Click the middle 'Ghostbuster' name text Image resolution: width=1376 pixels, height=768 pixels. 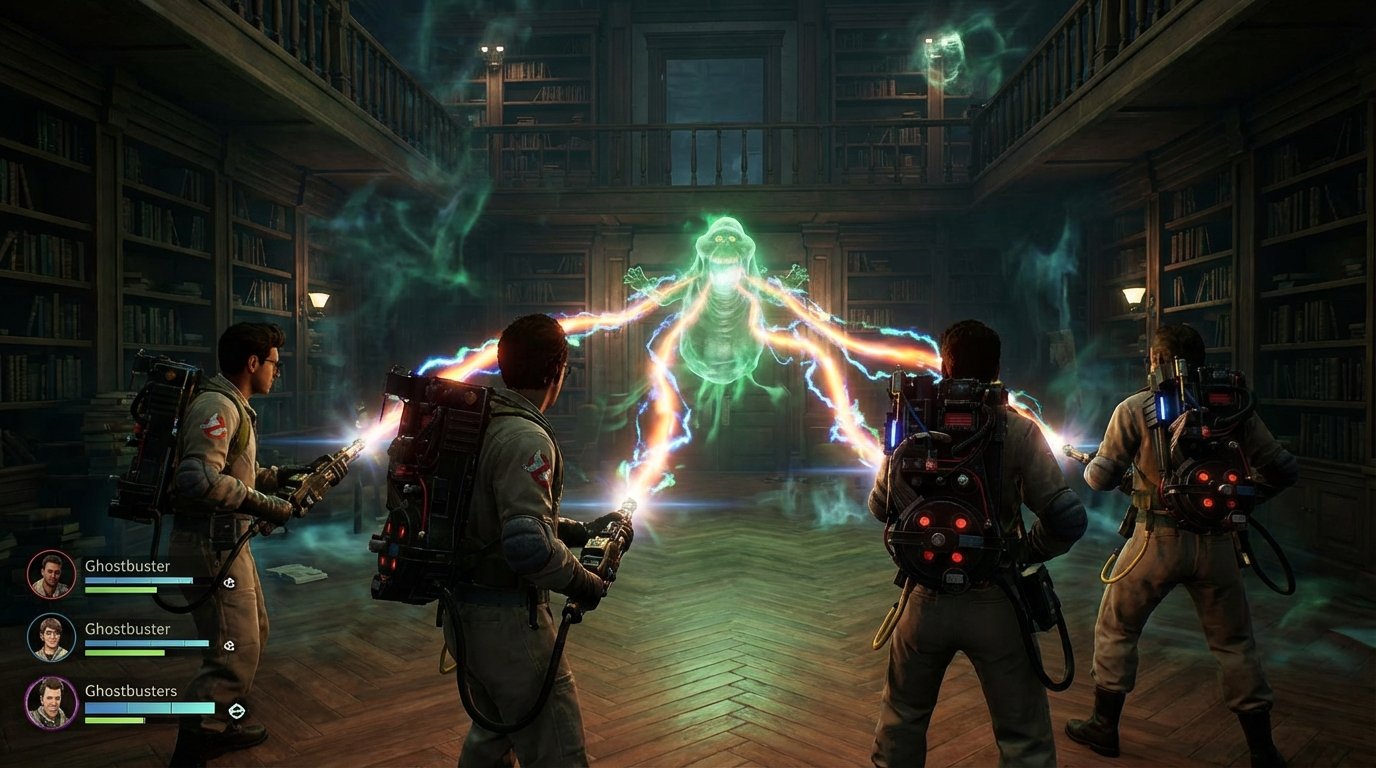coord(127,628)
